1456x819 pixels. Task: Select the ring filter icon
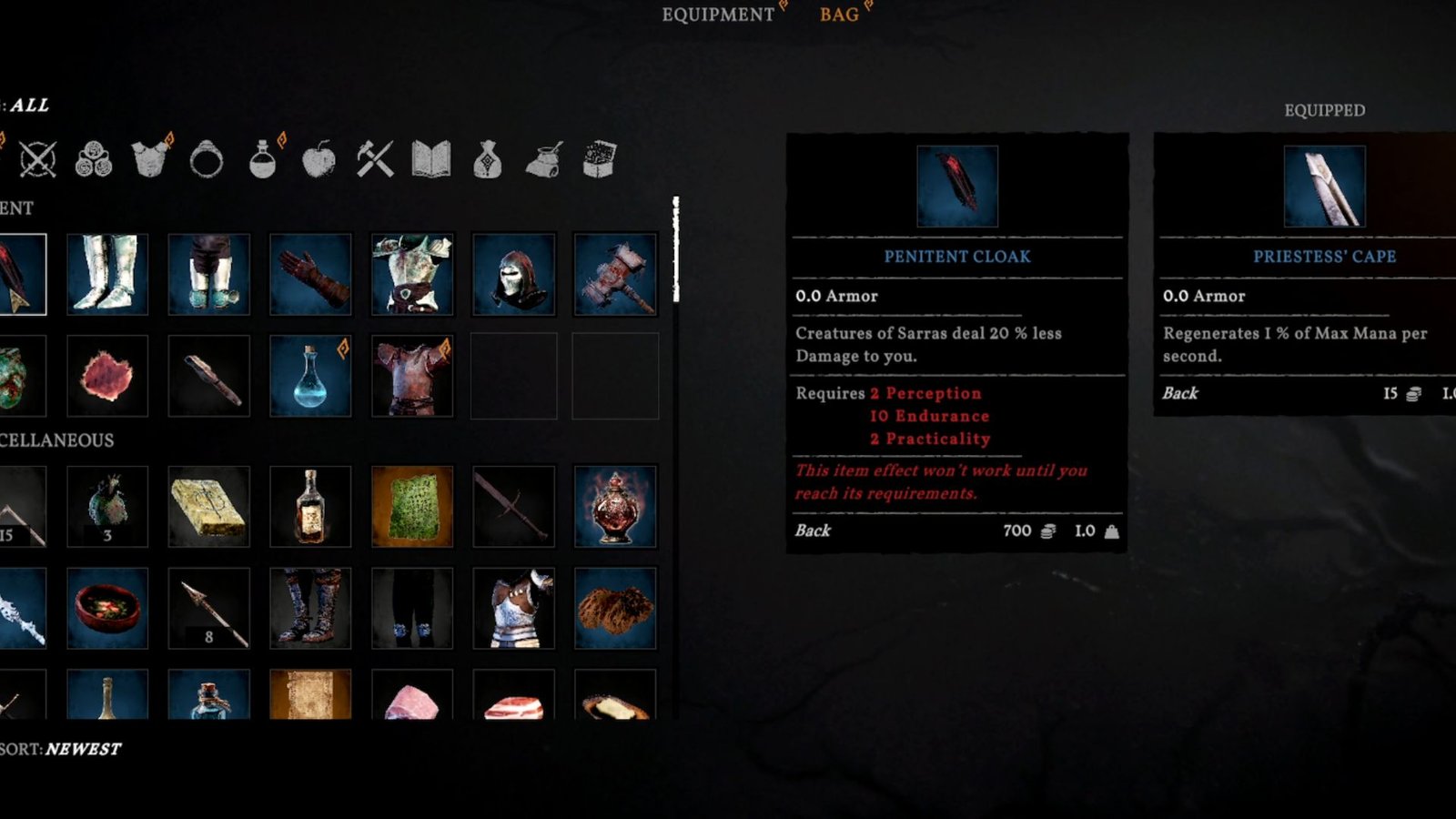pos(207,160)
